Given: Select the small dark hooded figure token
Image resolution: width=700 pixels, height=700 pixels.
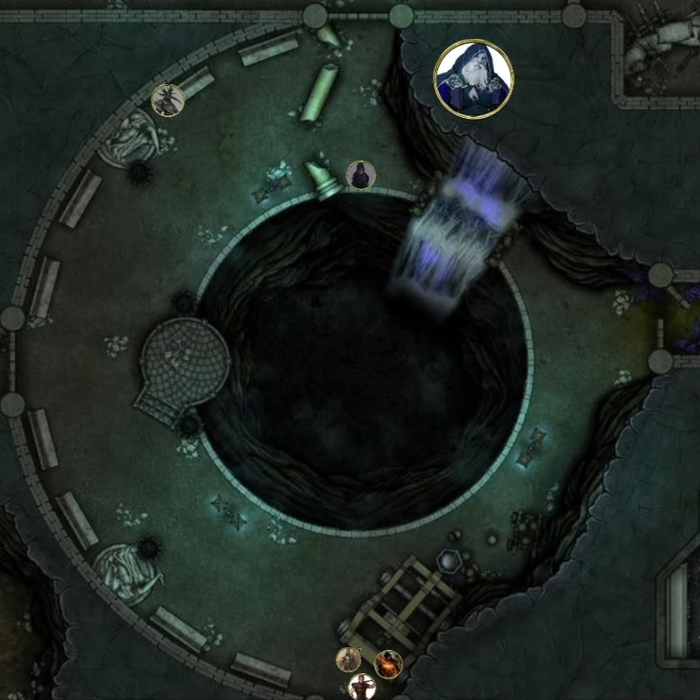Looking at the screenshot, I should [360, 175].
